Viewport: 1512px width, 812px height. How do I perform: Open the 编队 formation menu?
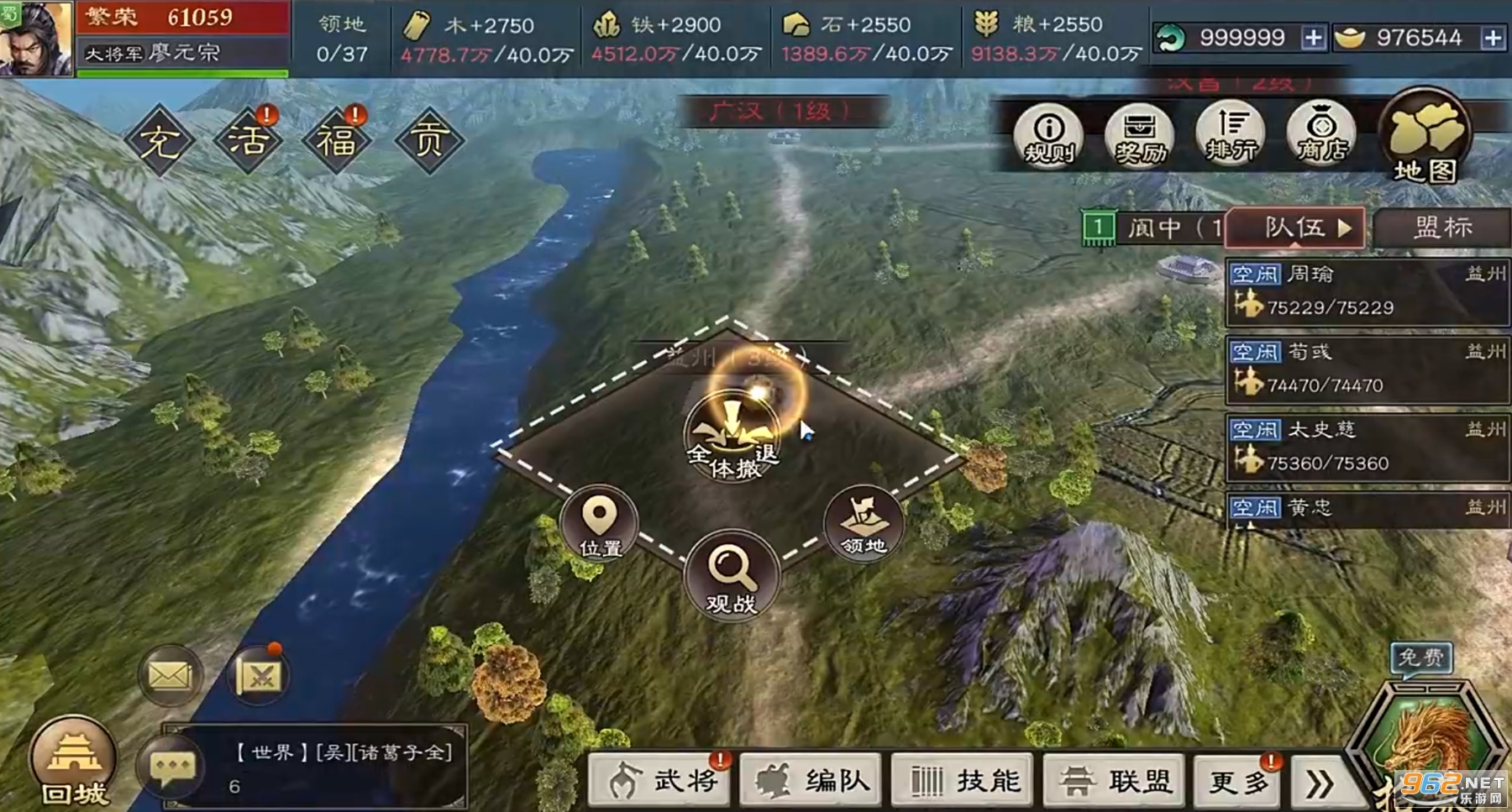811,781
